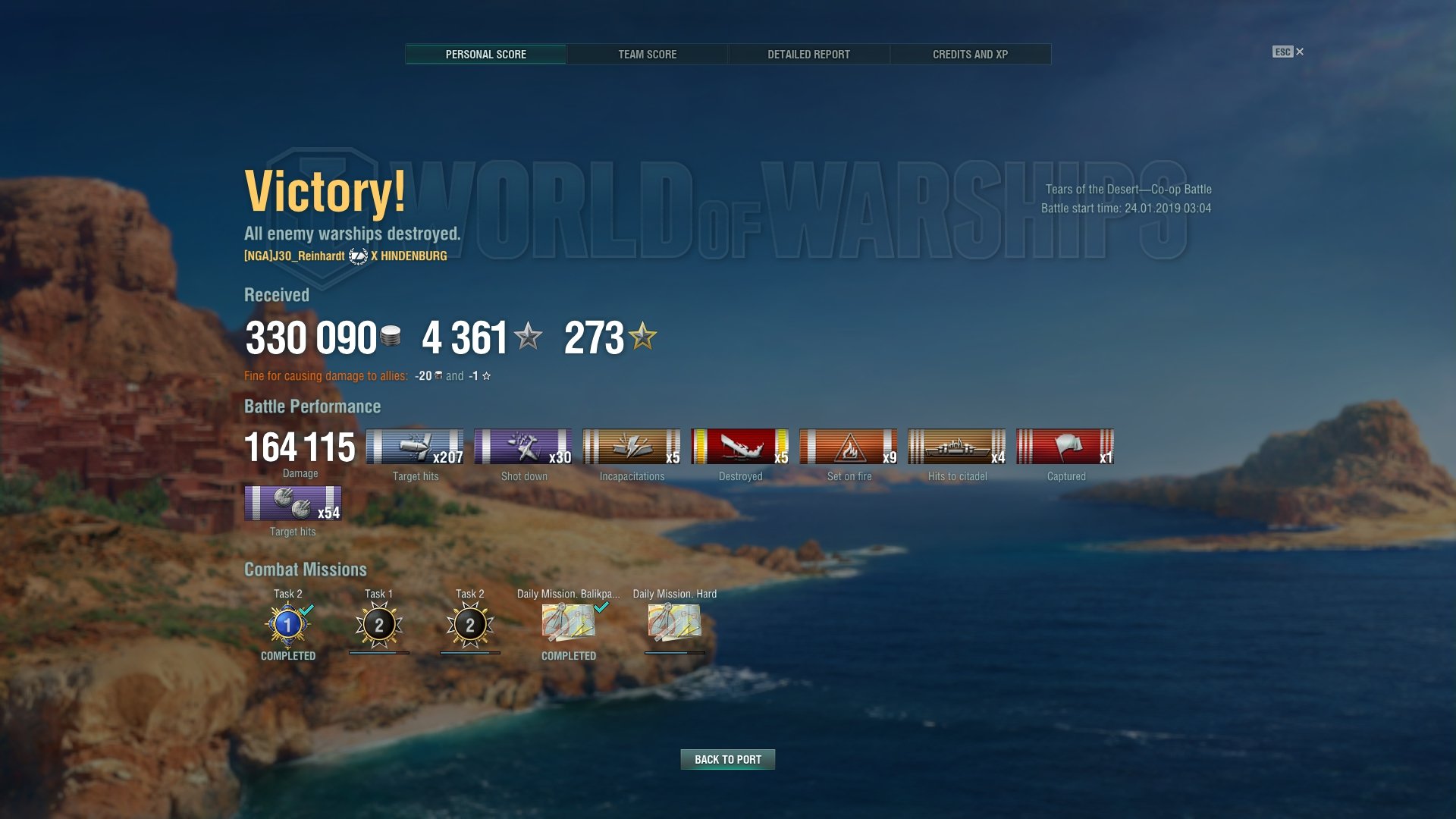
Task: Click the Set on fire x9 ribbon
Action: point(849,447)
